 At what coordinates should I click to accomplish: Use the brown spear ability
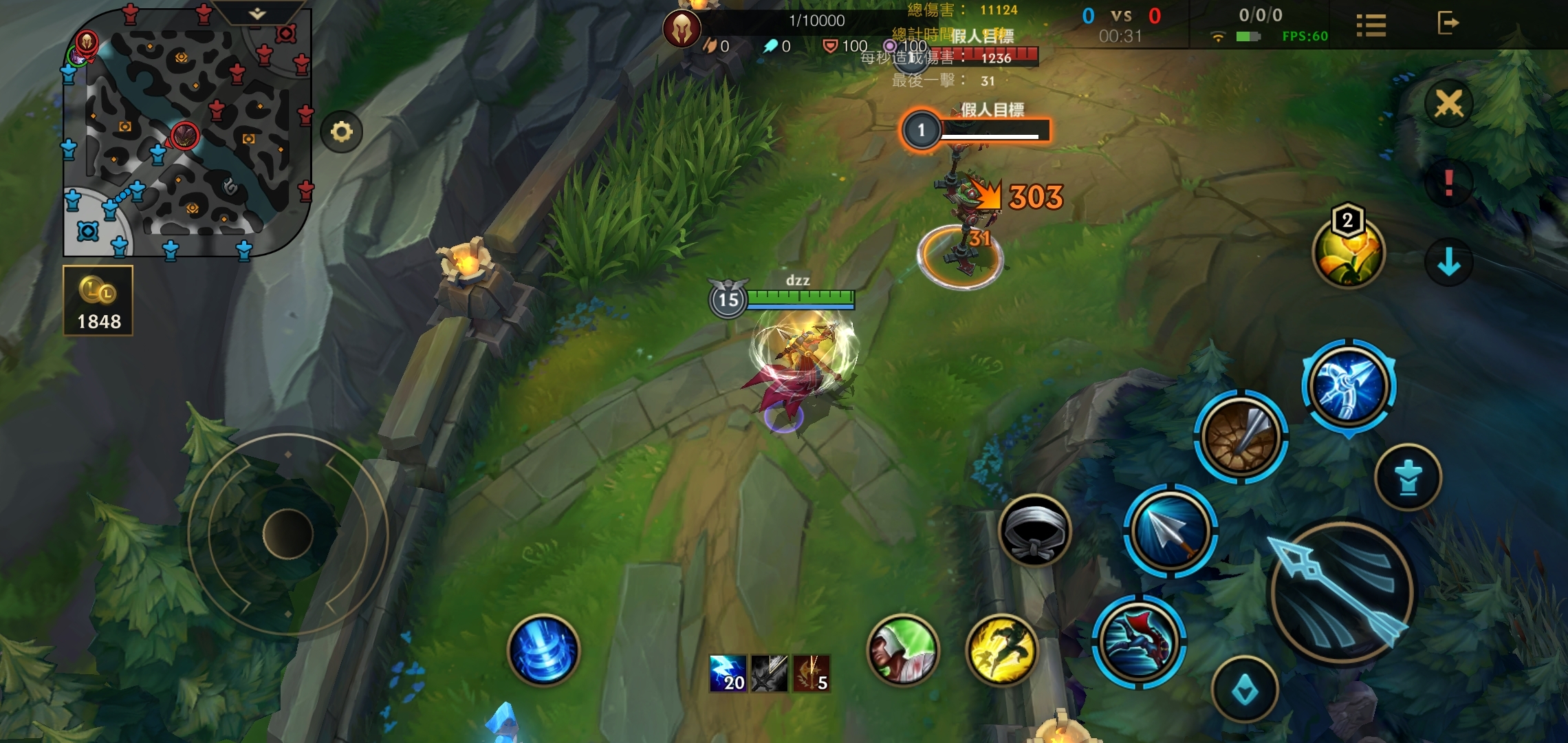(x=1241, y=436)
